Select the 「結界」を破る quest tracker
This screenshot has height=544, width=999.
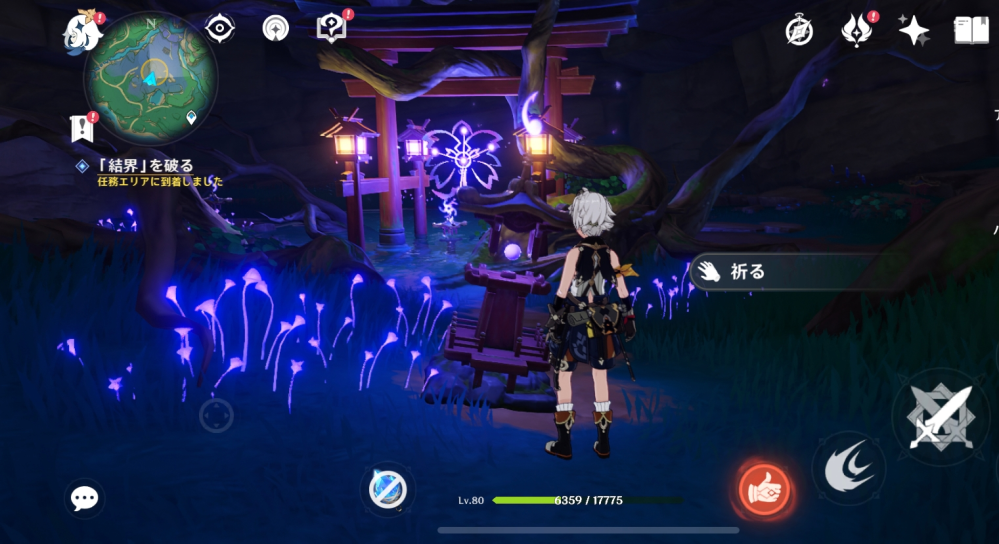coord(146,166)
